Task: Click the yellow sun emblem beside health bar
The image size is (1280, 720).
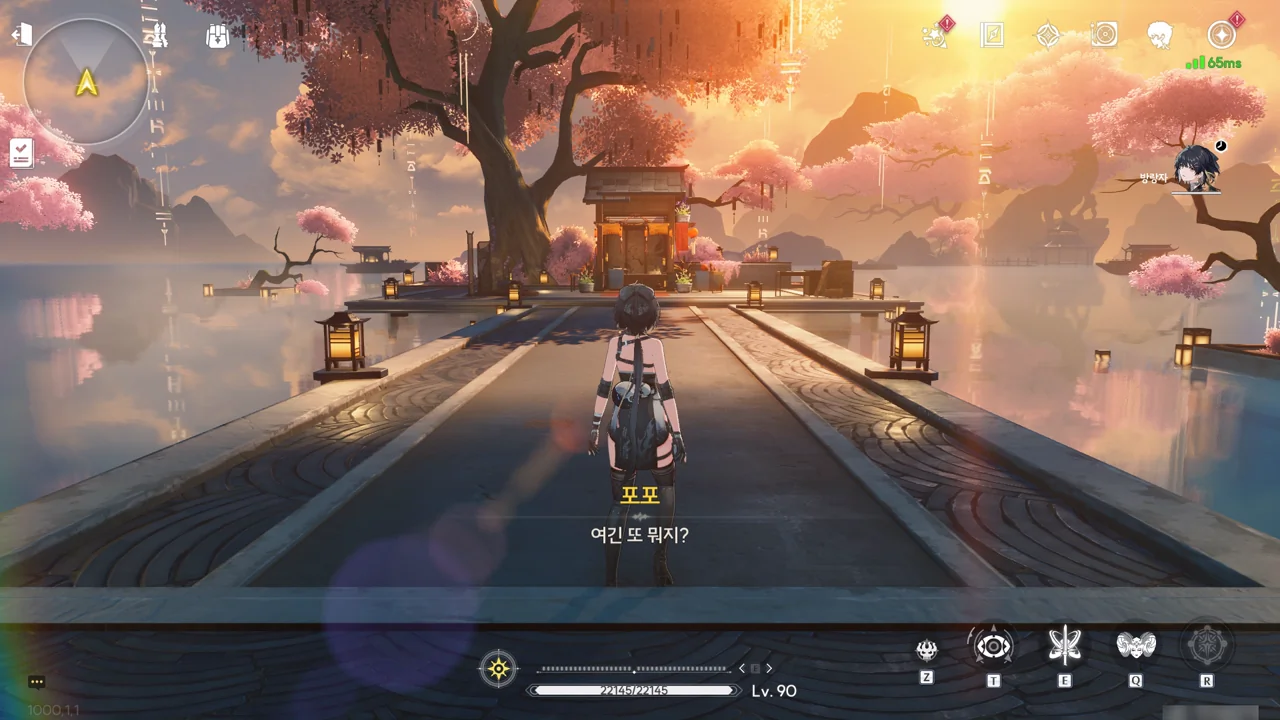Action: click(x=498, y=668)
